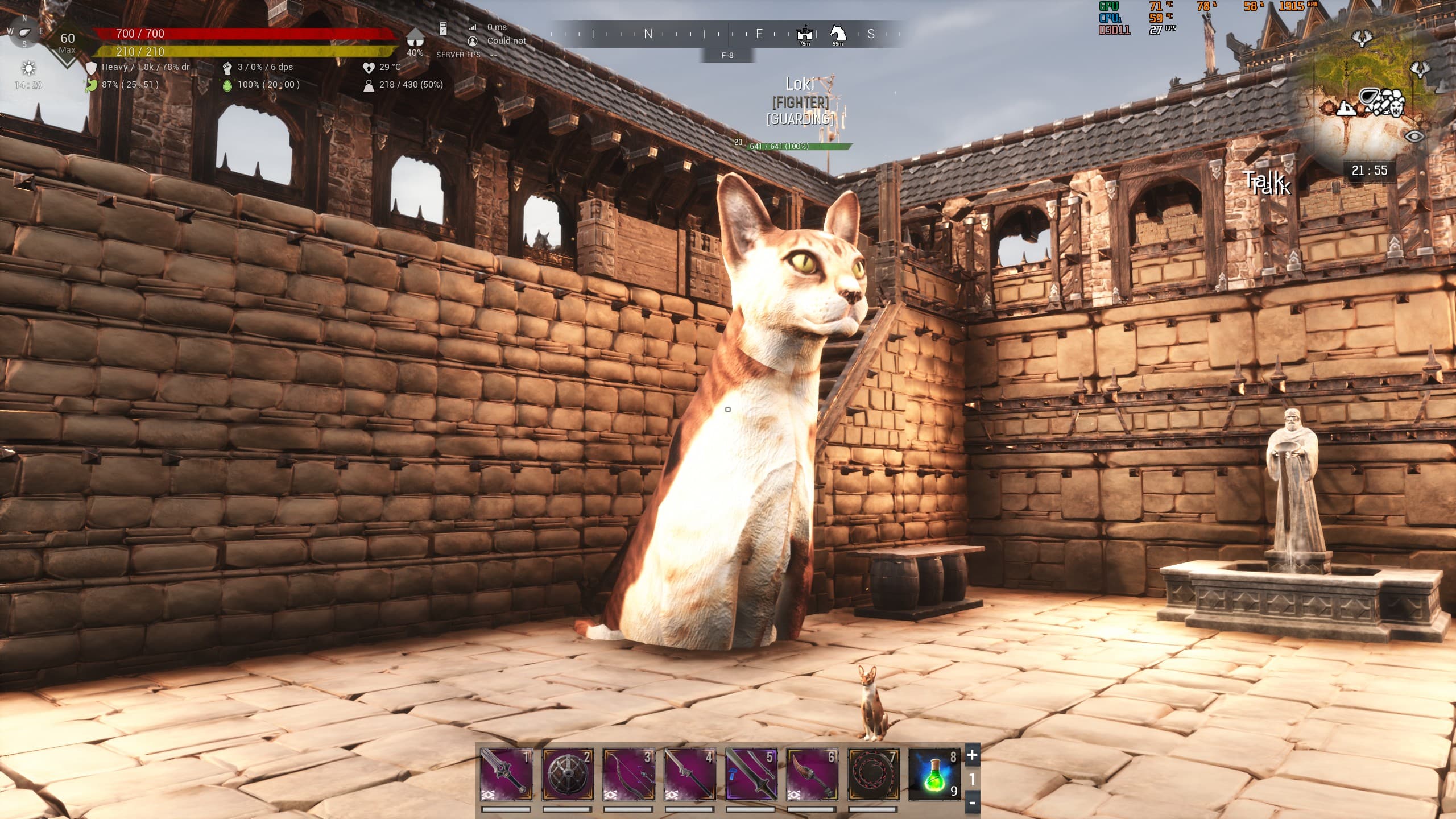Select the curved dagger in slot 6
The image size is (1456, 819).
pyautogui.click(x=812, y=774)
